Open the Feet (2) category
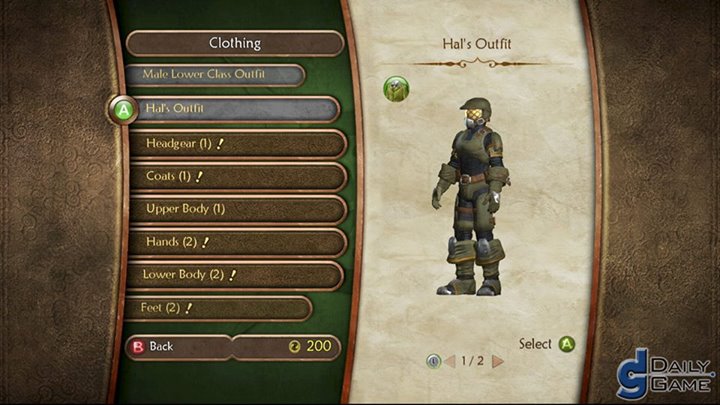 click(x=218, y=308)
